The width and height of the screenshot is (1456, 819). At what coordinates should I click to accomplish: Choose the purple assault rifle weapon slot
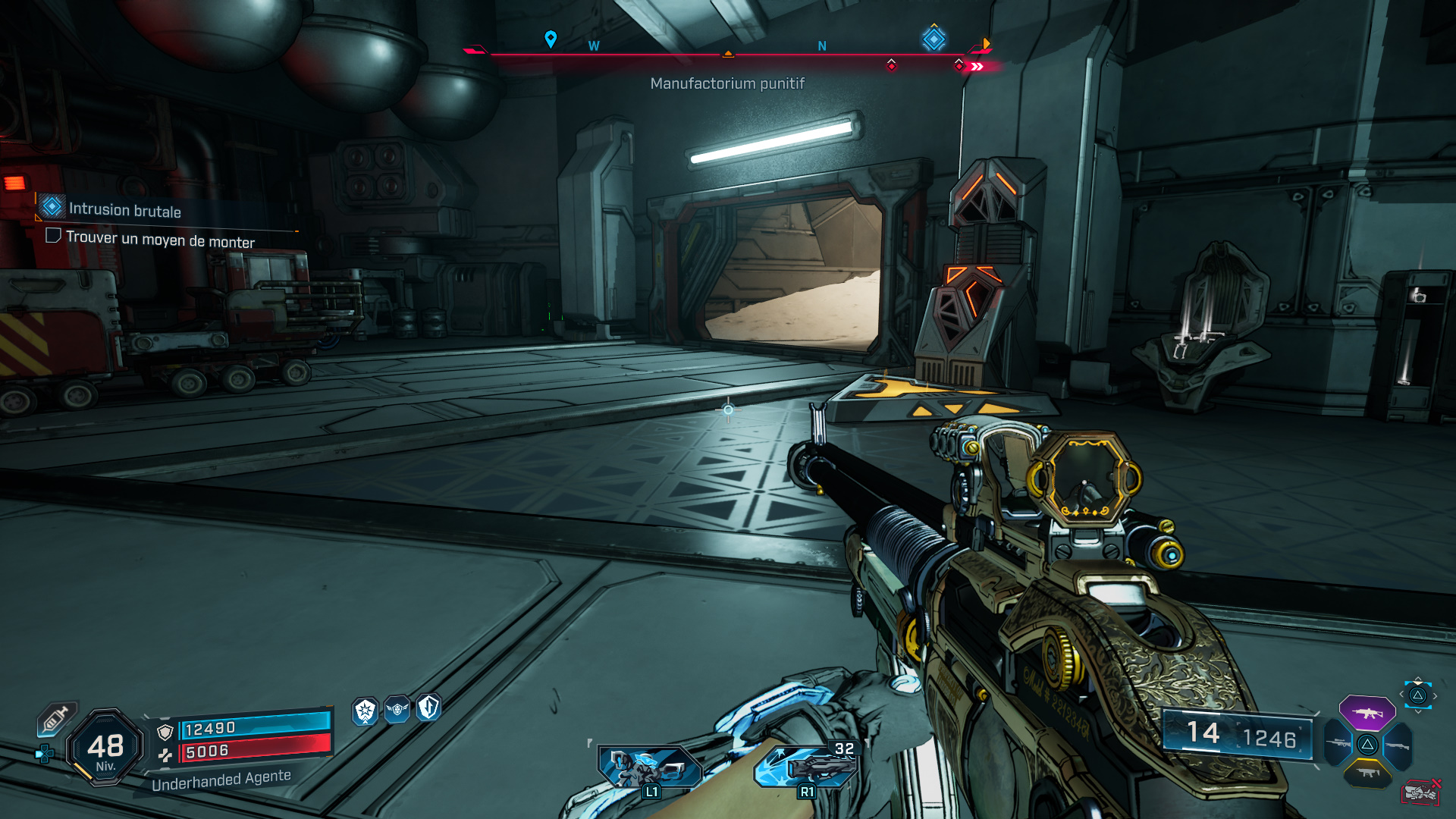pyautogui.click(x=1367, y=713)
